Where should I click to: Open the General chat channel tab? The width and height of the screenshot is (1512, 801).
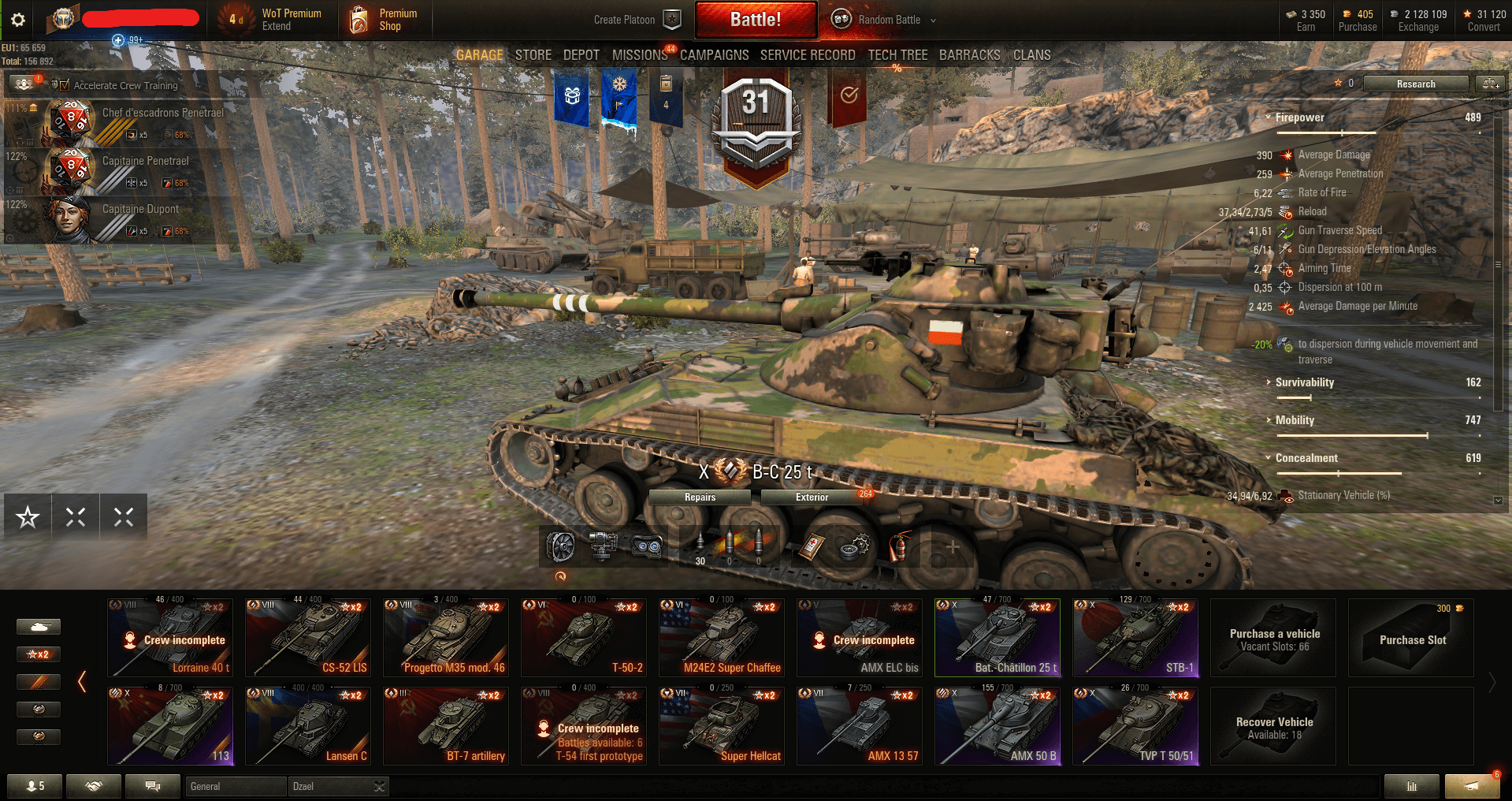coord(235,786)
